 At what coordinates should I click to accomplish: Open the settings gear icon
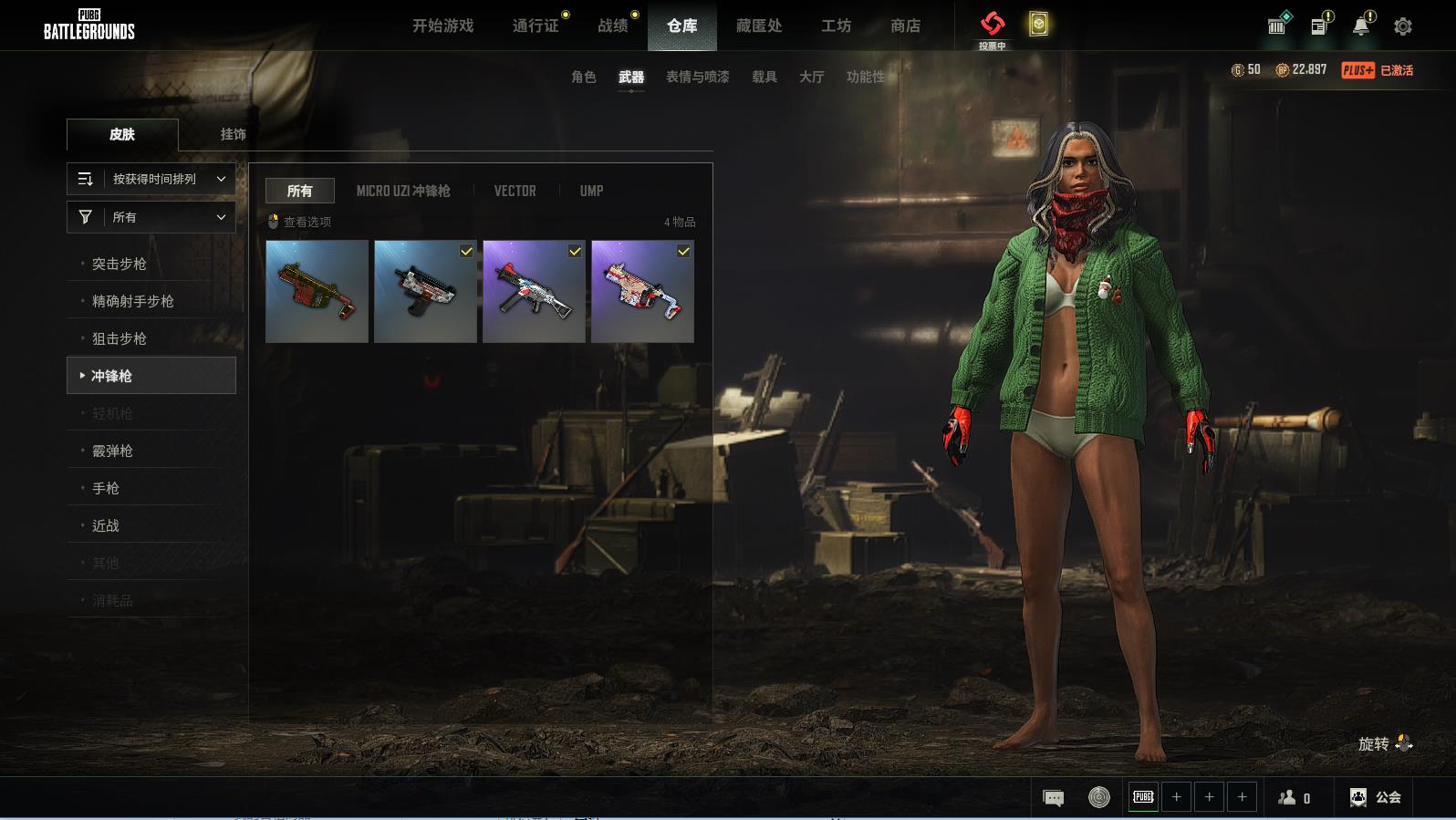1403,26
